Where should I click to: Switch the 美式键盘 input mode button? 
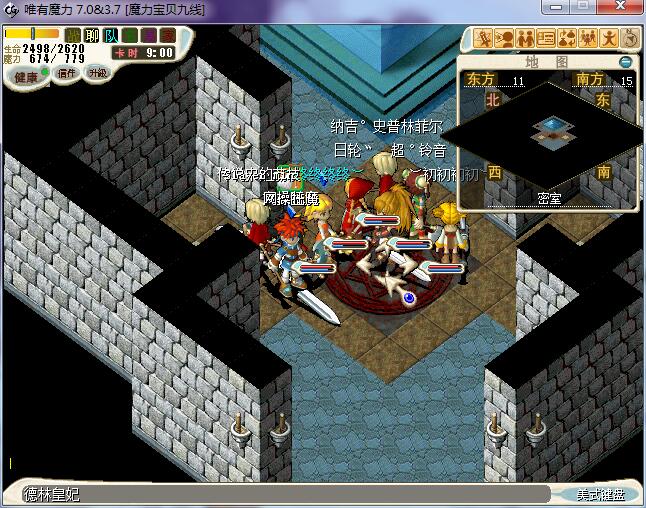tap(600, 494)
